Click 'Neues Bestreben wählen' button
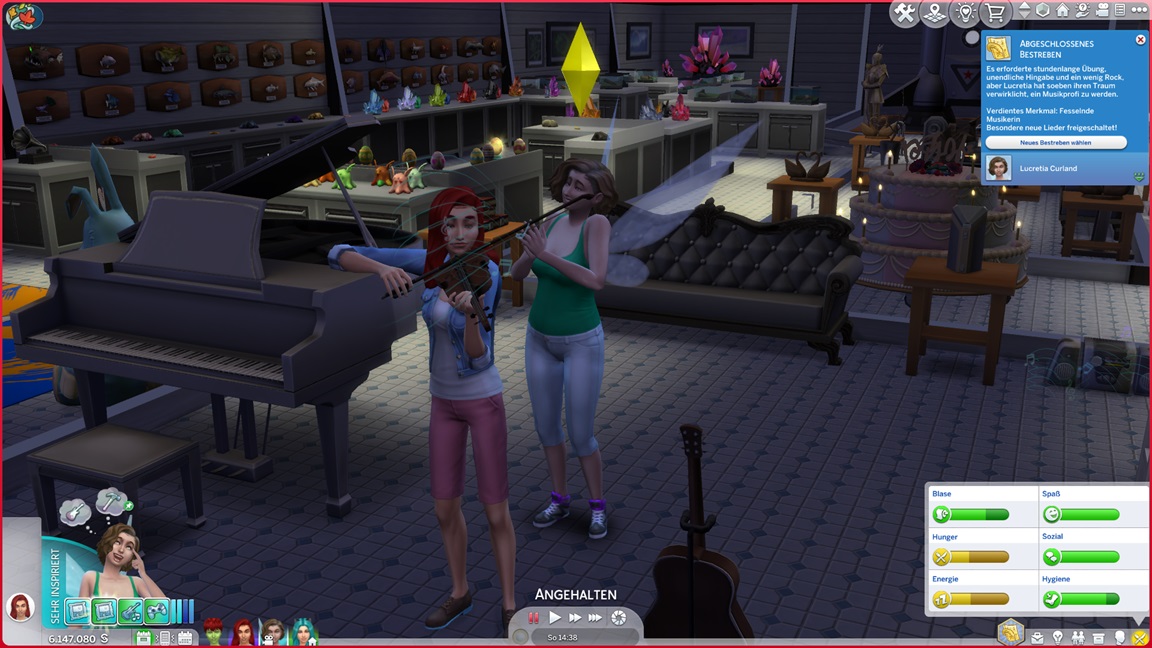Image resolution: width=1152 pixels, height=648 pixels. coord(1055,143)
